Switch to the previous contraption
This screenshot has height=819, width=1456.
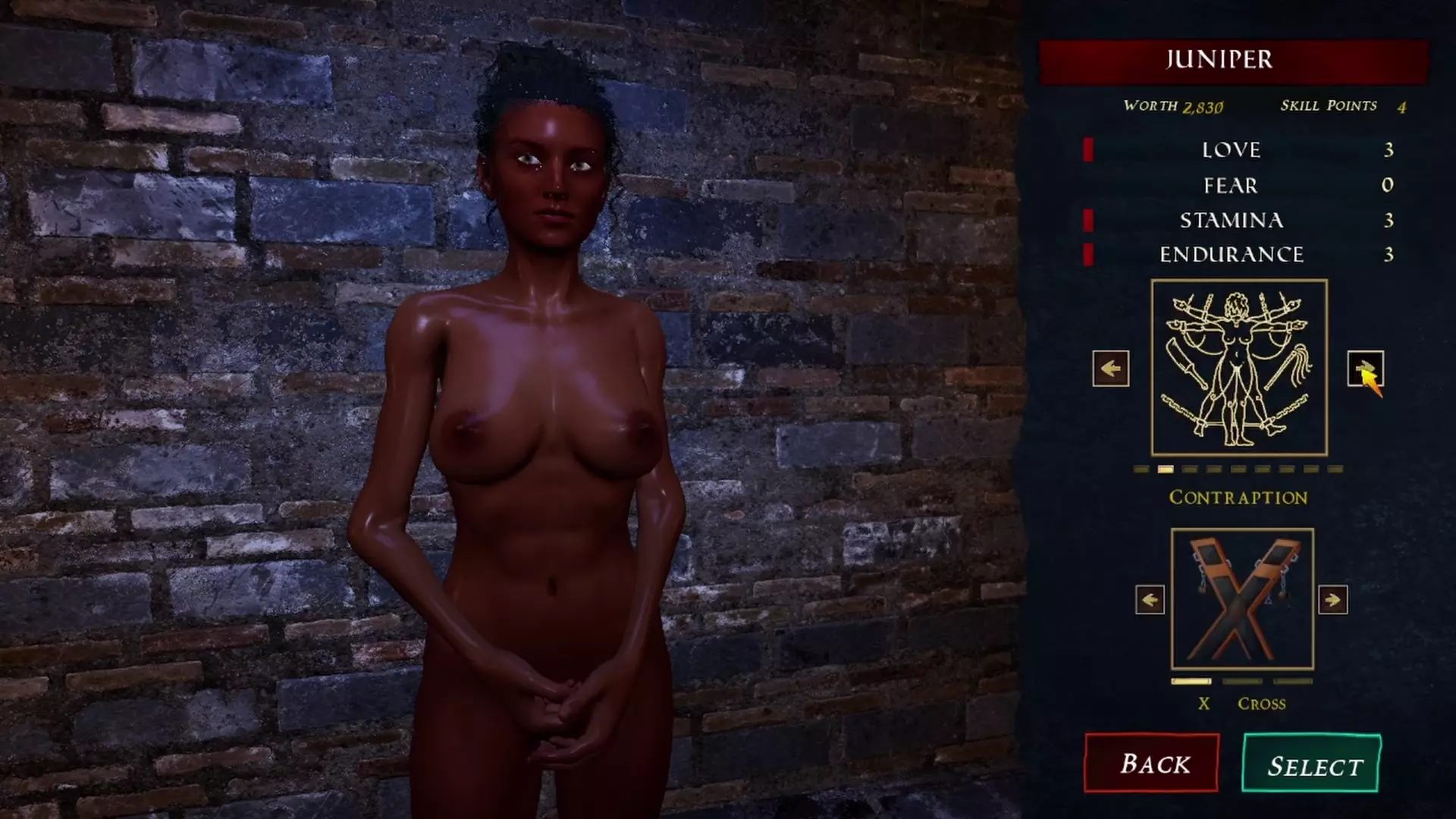coord(1150,600)
